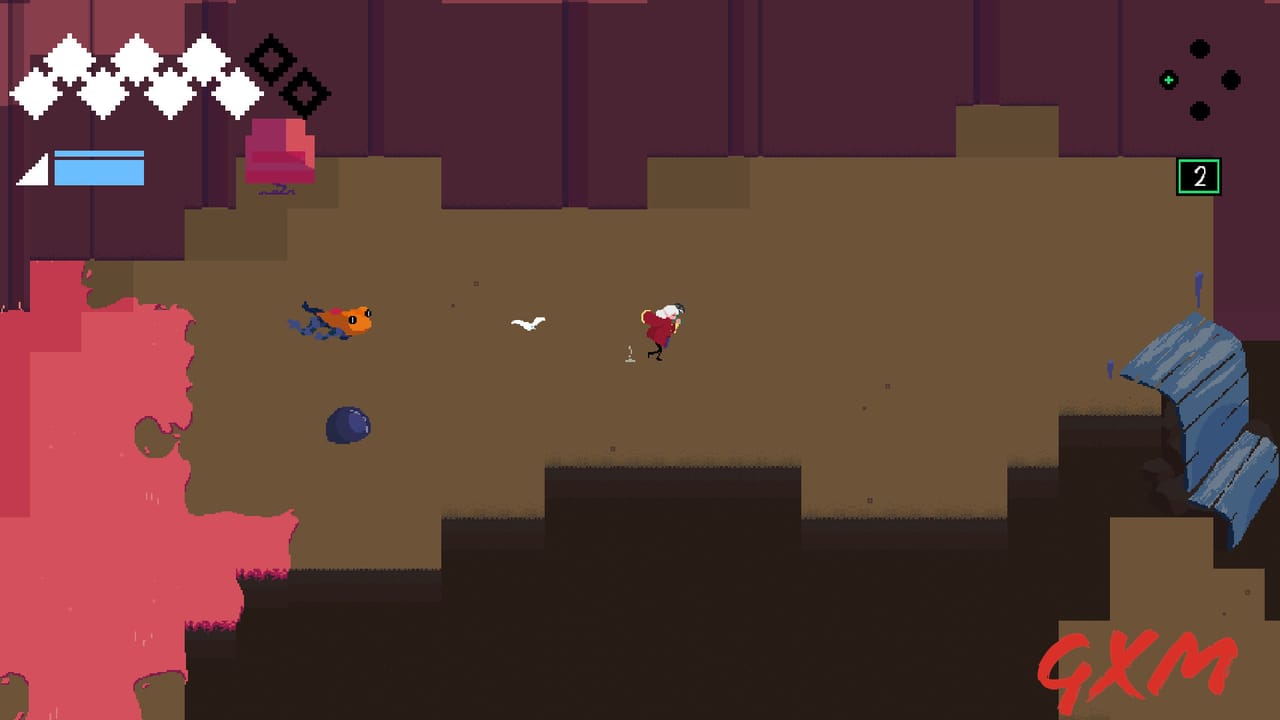Open the pink hat item on the ledge
1280x720 pixels.
pyautogui.click(x=278, y=150)
